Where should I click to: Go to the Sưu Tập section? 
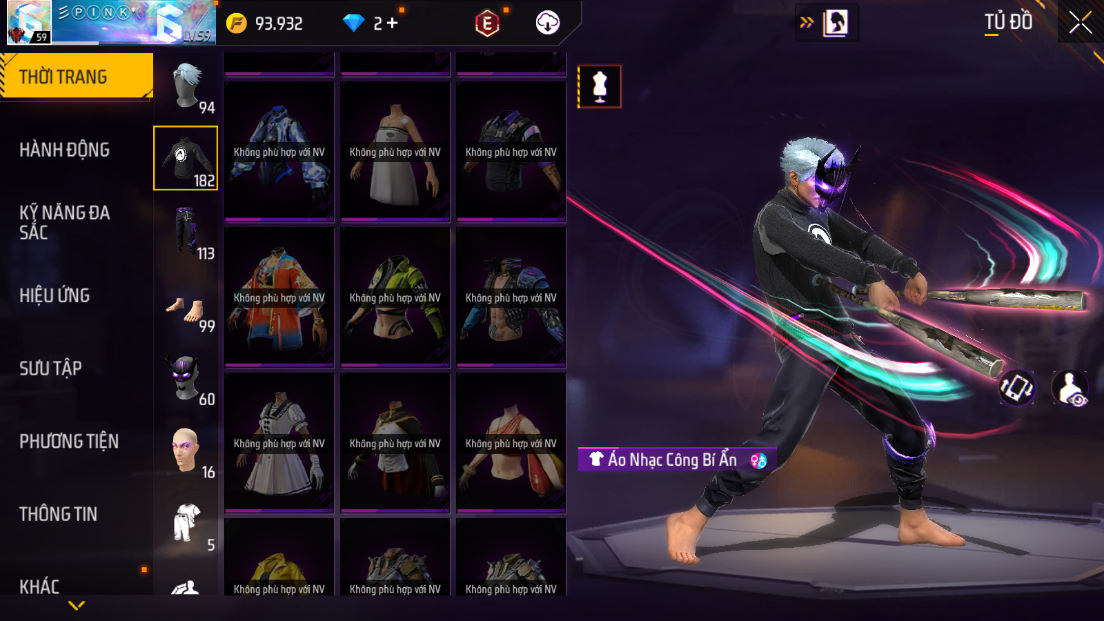point(51,369)
